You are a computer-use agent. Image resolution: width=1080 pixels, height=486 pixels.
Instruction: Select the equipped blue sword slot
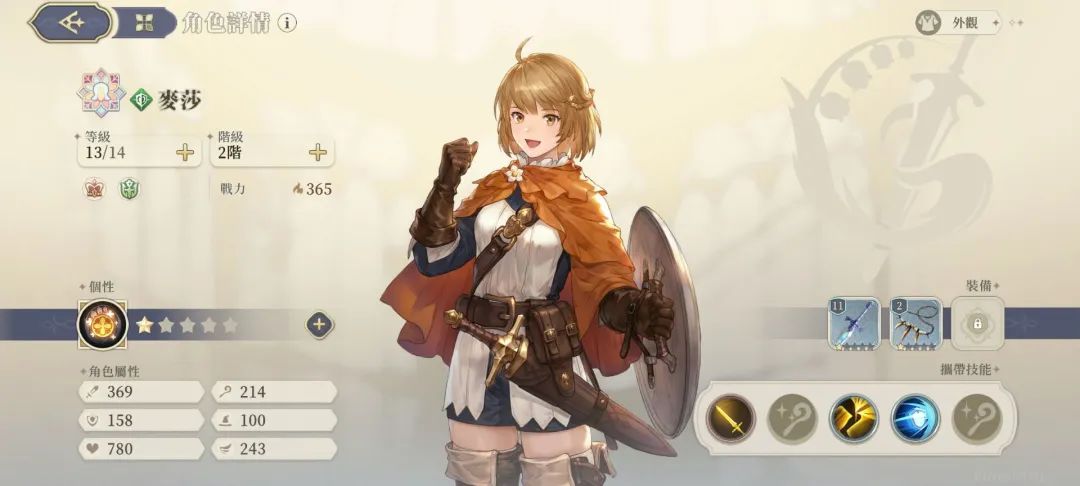pyautogui.click(x=853, y=323)
